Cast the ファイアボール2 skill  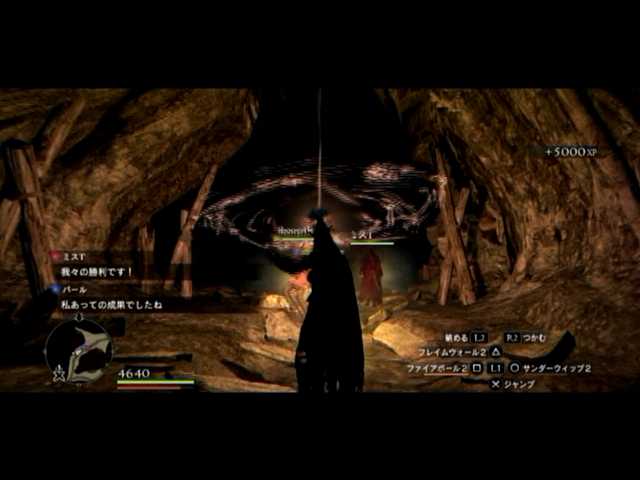436,368
